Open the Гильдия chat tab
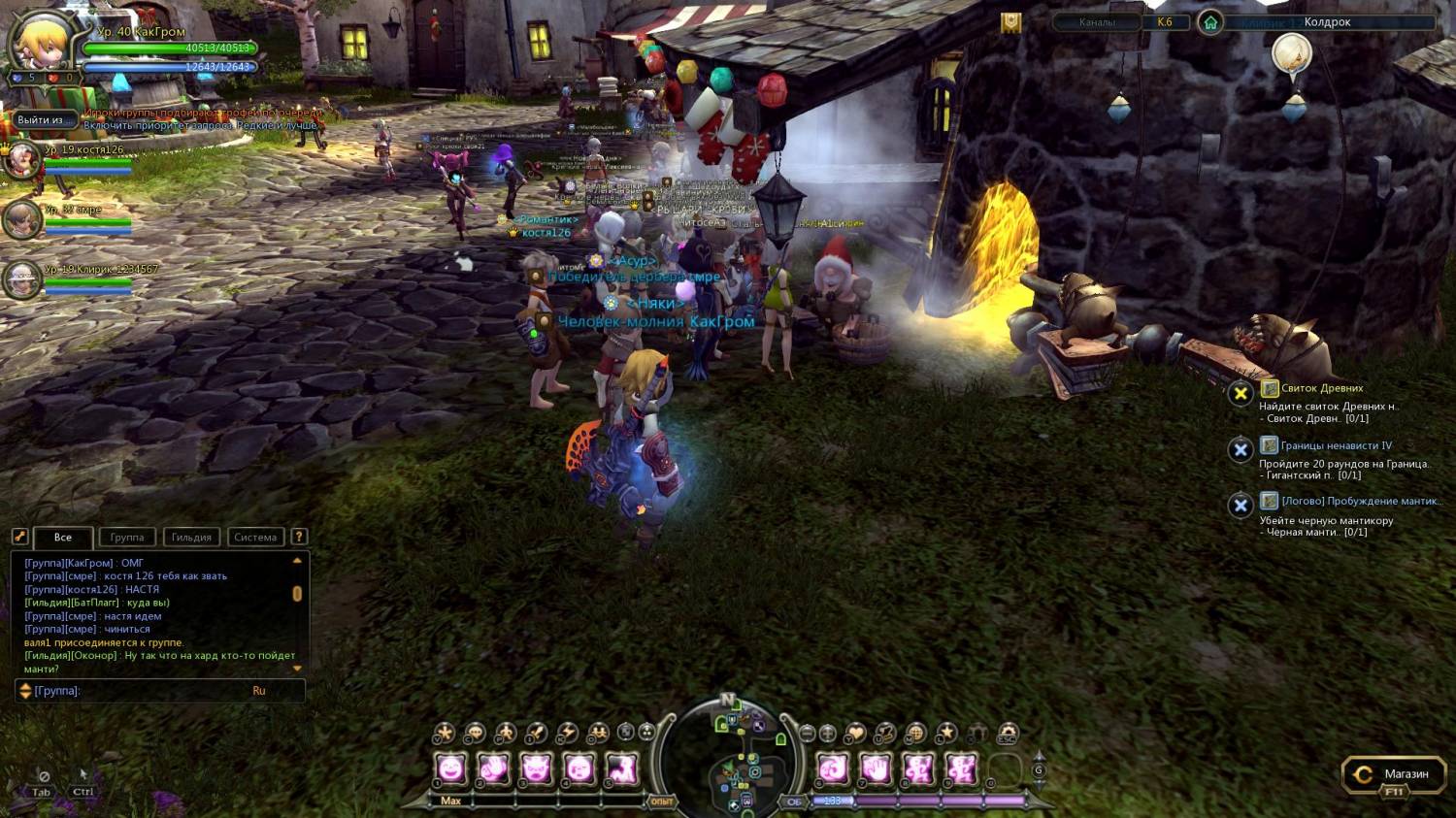1456x818 pixels. (191, 537)
